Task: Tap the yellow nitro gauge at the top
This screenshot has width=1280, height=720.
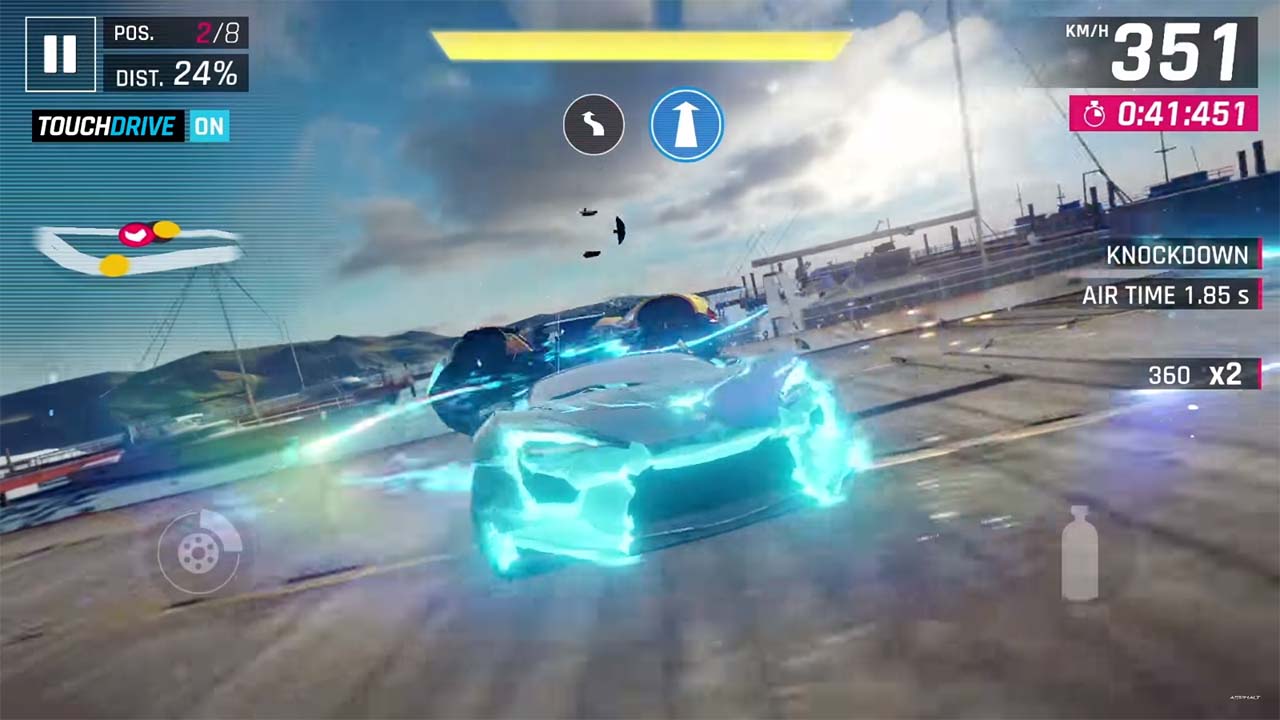Action: click(x=640, y=41)
